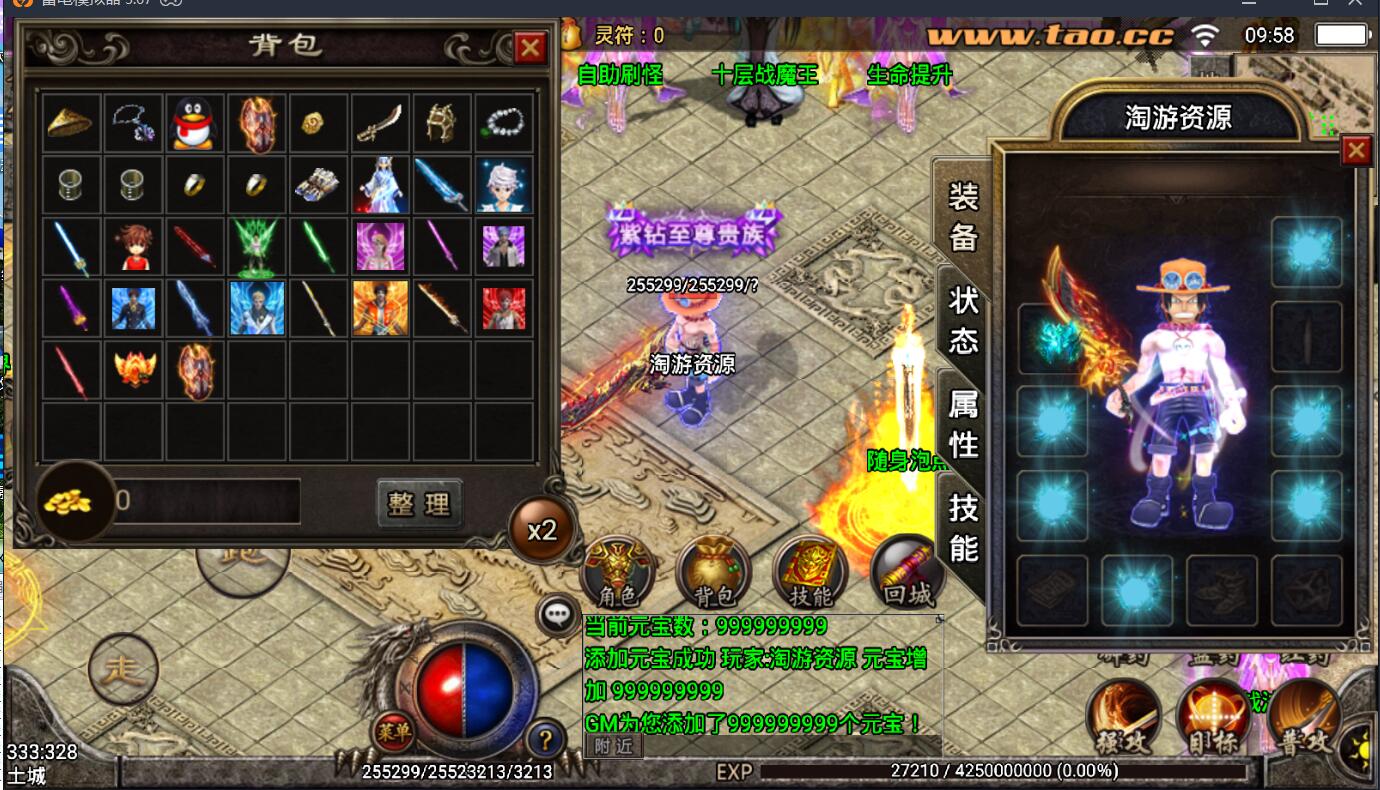Select the flaming wings emblem item
1380x790 pixels.
(x=132, y=369)
